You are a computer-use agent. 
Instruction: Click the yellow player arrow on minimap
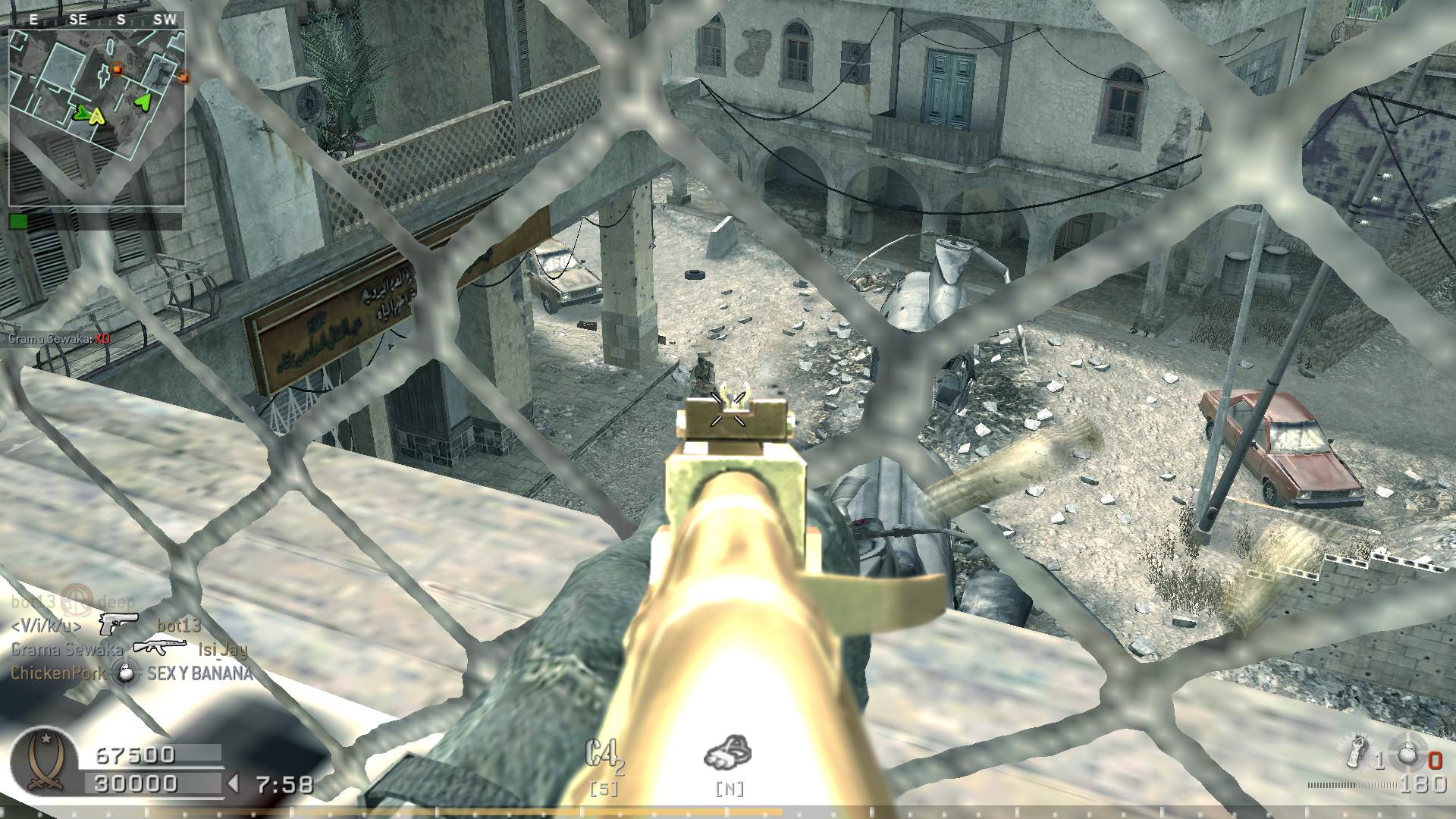click(96, 116)
